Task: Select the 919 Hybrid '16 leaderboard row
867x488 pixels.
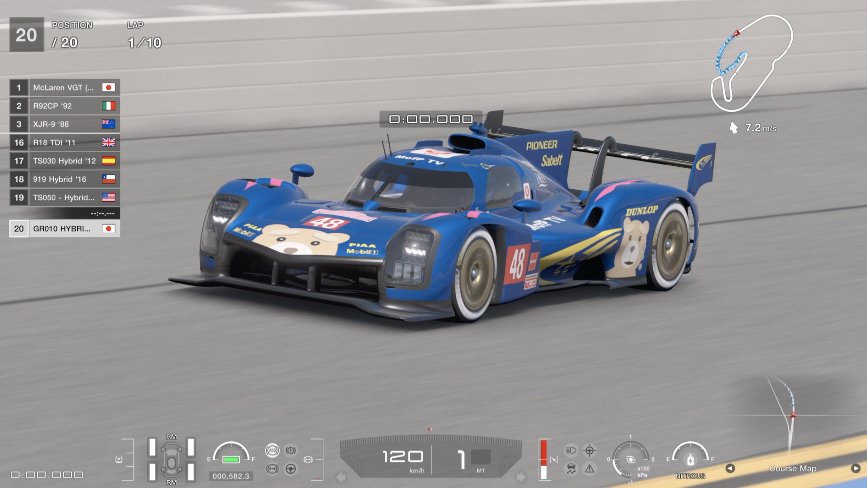Action: tap(65, 179)
